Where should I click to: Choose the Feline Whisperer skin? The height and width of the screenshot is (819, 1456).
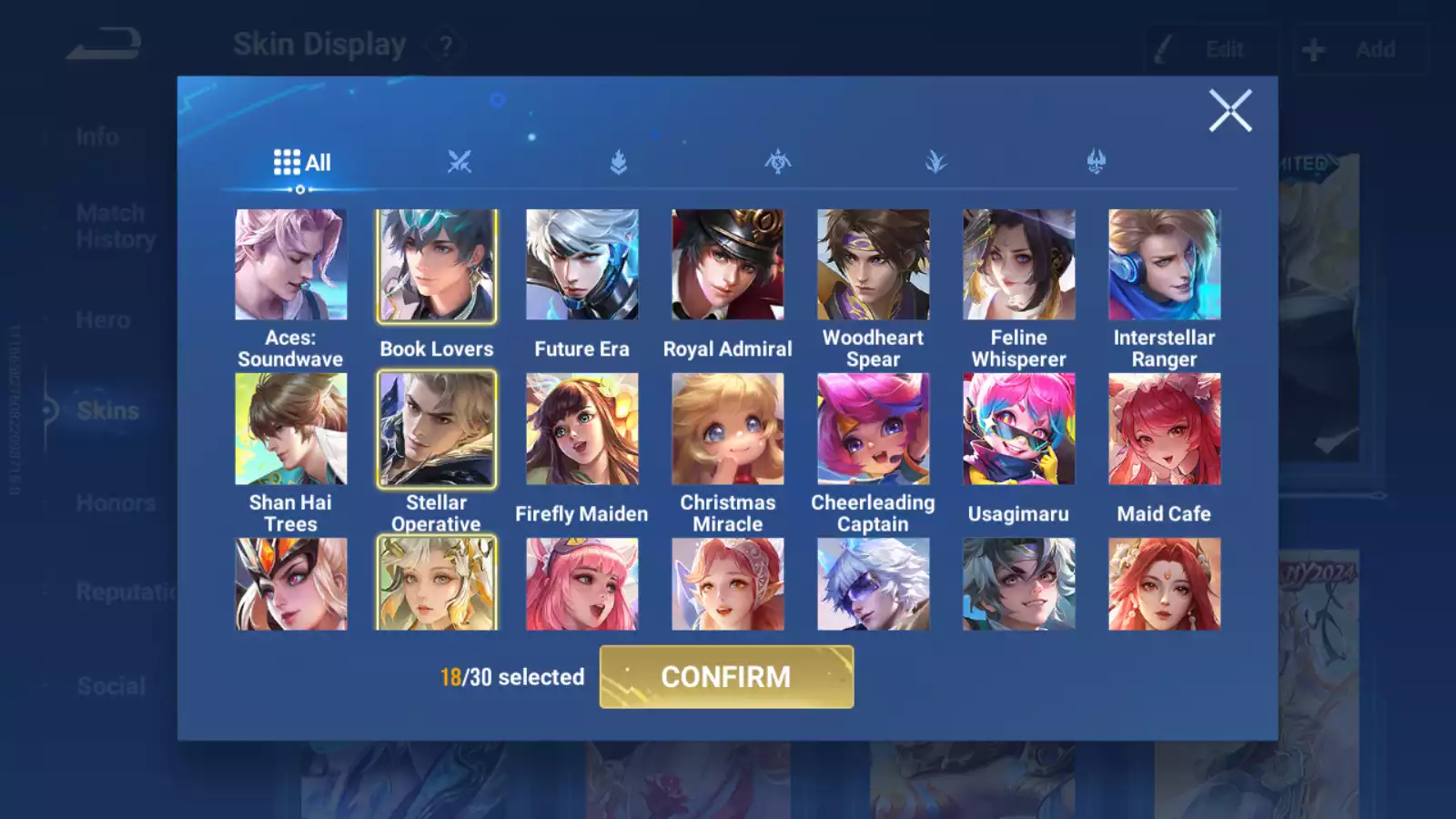[1018, 265]
